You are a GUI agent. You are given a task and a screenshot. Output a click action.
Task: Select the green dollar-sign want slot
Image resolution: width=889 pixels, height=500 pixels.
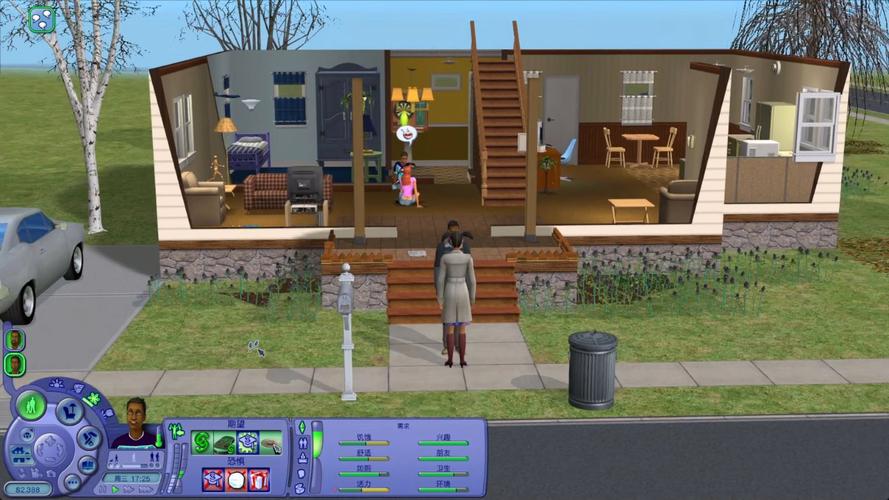pos(203,443)
